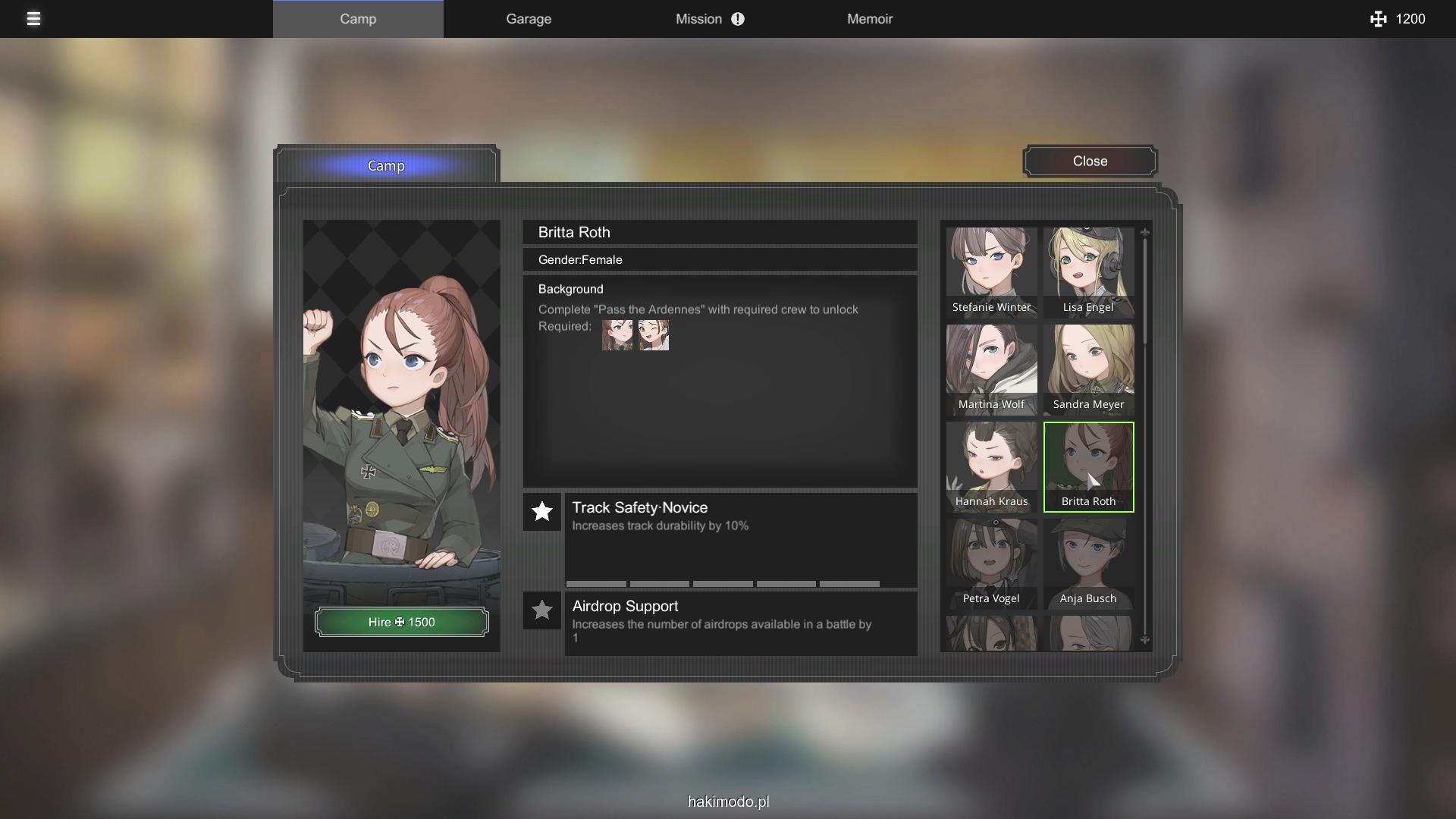Pick Anja Busch's portrait
This screenshot has height=819, width=1456.
(x=1088, y=563)
